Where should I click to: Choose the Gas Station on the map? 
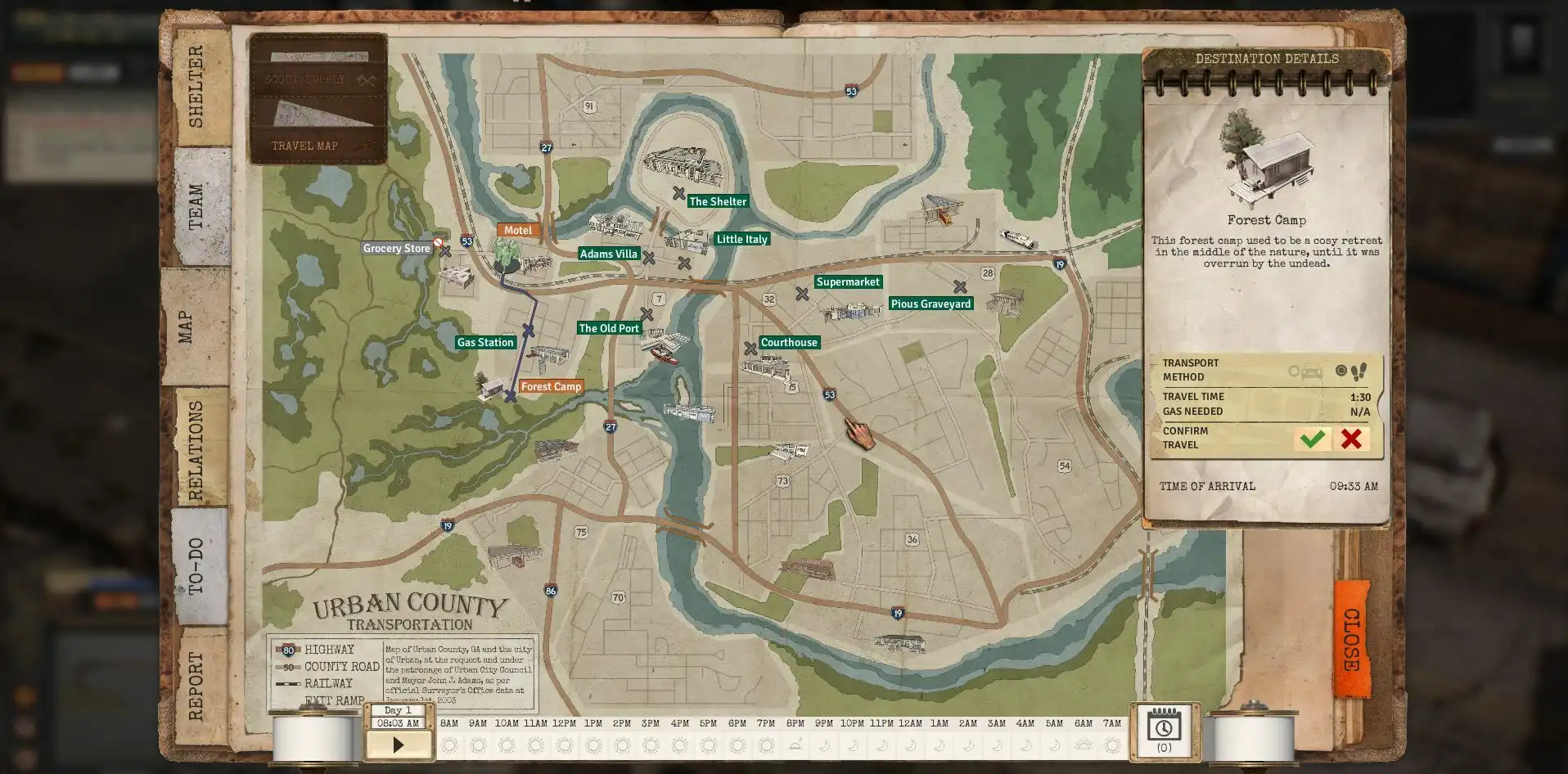coord(485,343)
